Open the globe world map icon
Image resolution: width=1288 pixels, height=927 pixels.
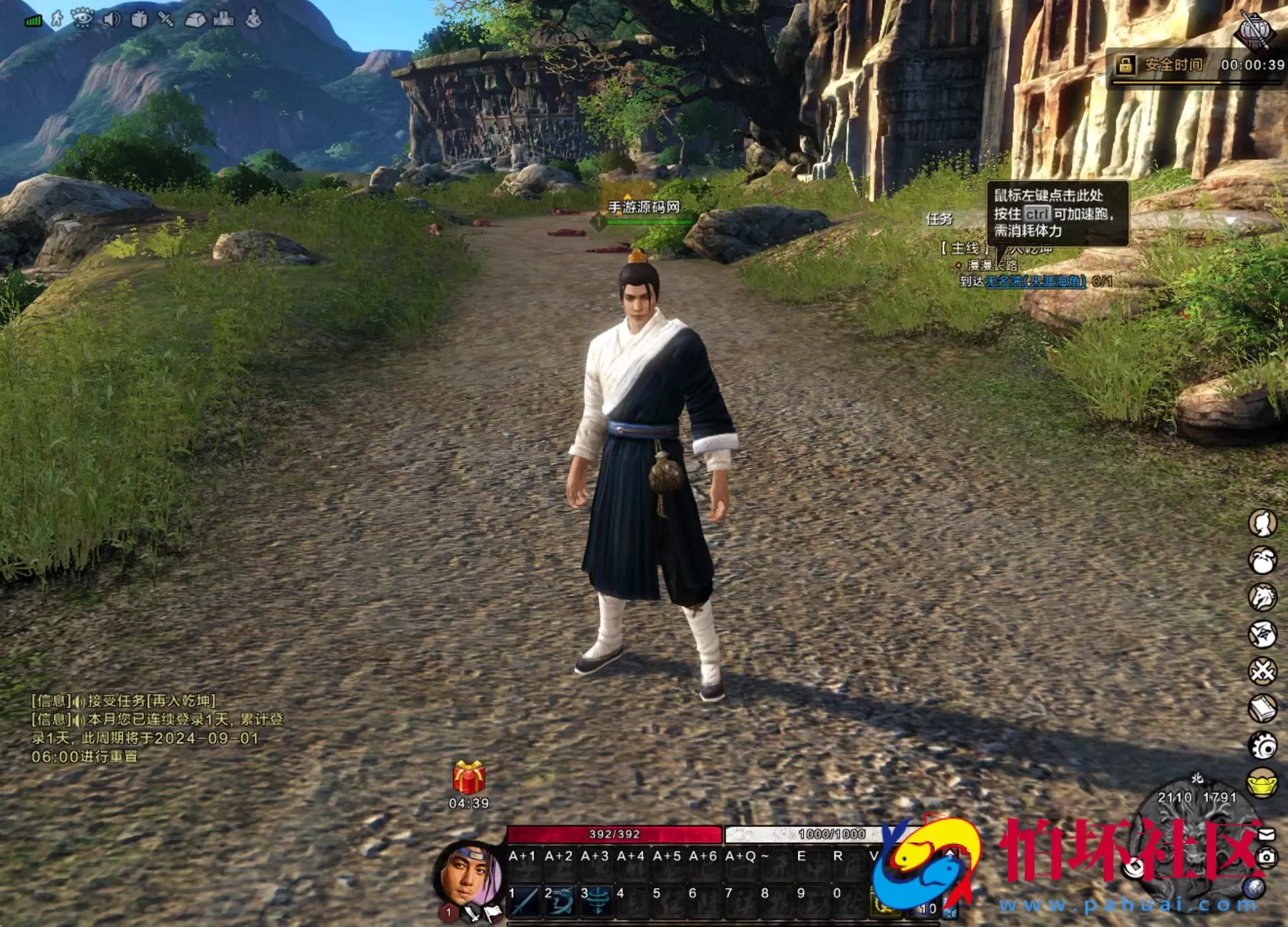tap(1254, 887)
